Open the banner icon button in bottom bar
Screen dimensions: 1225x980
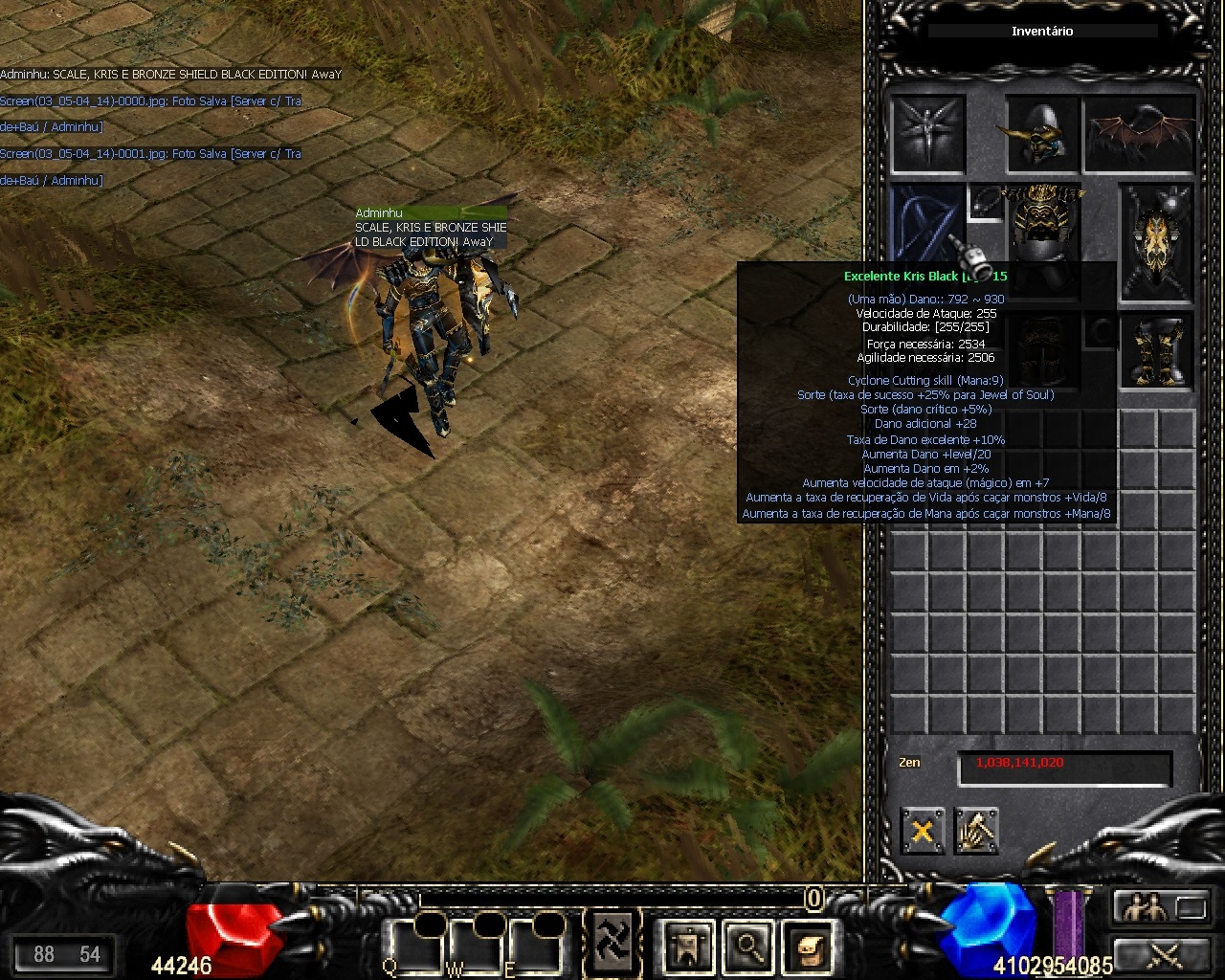point(687,947)
